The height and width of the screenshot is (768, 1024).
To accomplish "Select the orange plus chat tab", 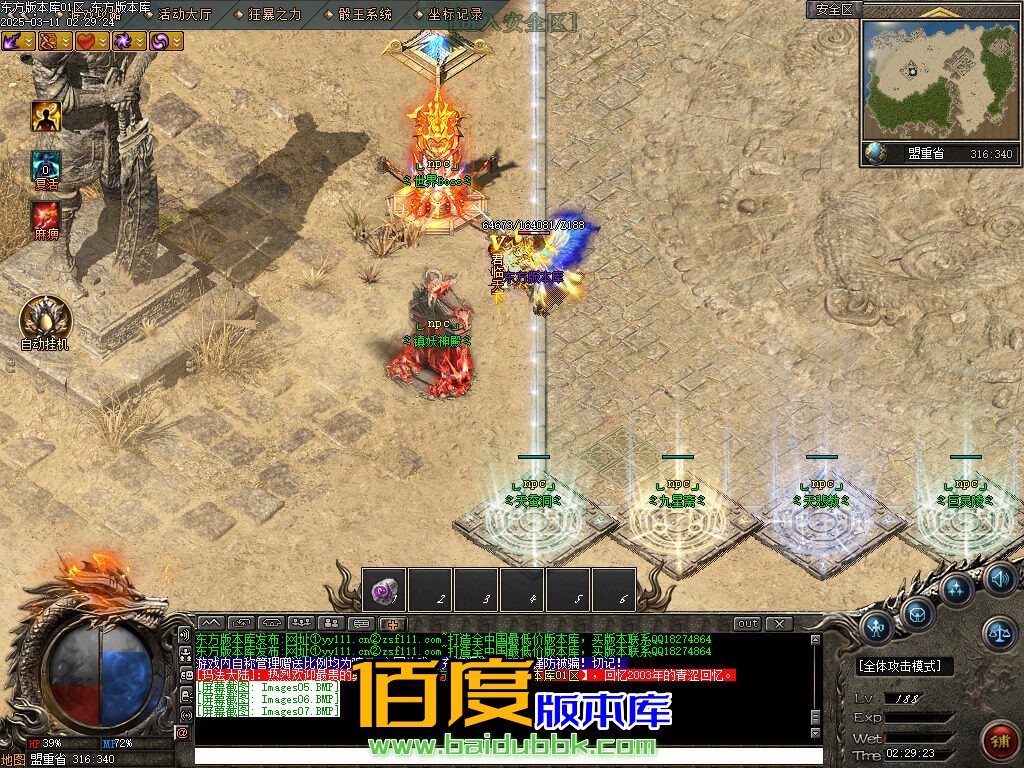I will coord(393,624).
